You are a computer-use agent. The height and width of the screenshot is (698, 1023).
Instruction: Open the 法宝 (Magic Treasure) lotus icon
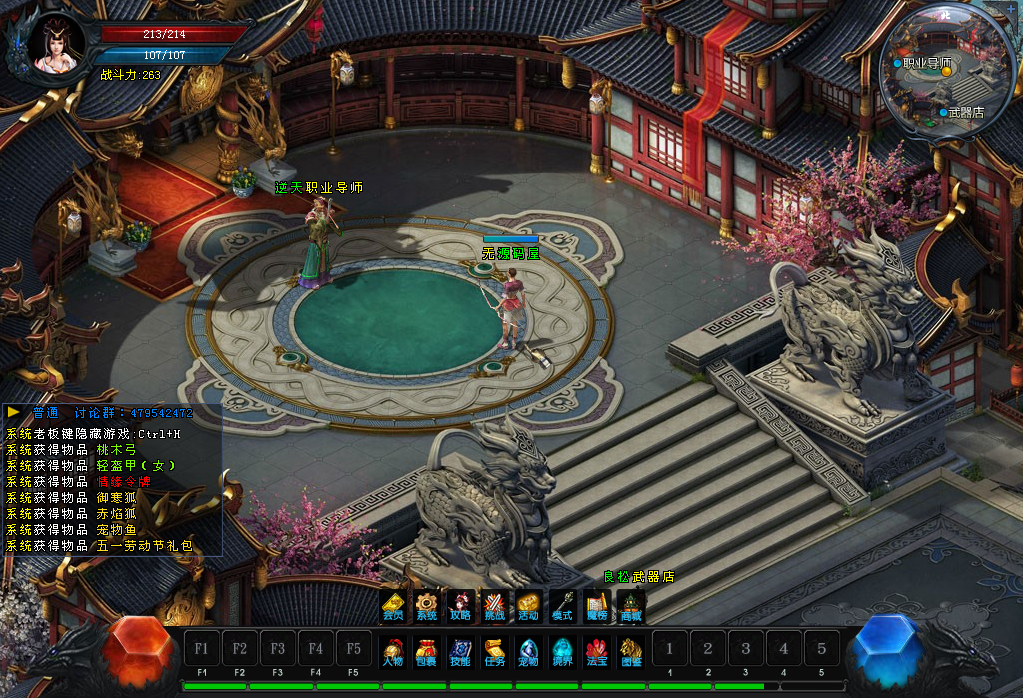click(x=597, y=651)
